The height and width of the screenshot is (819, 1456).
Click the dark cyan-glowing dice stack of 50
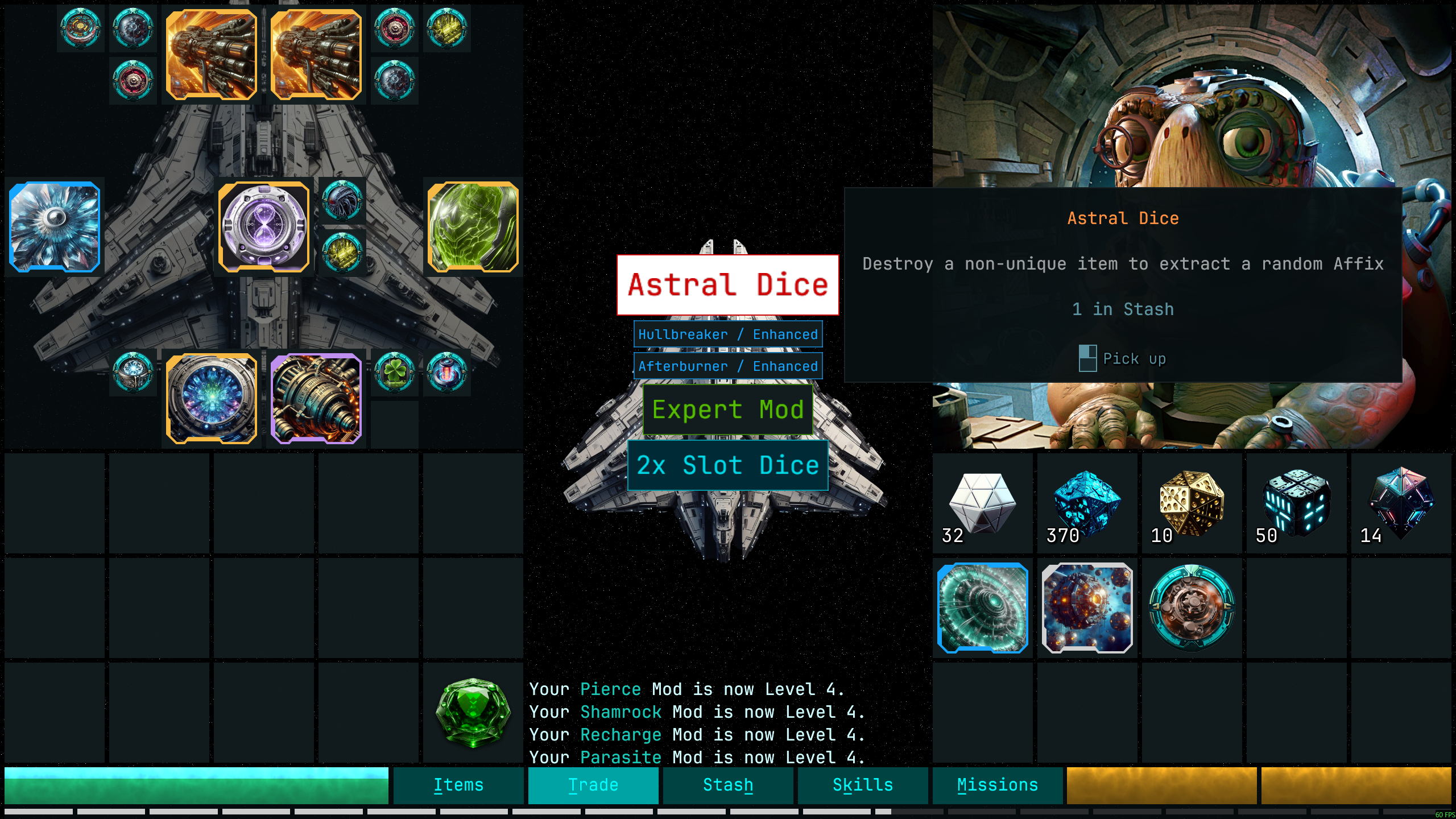click(x=1296, y=503)
